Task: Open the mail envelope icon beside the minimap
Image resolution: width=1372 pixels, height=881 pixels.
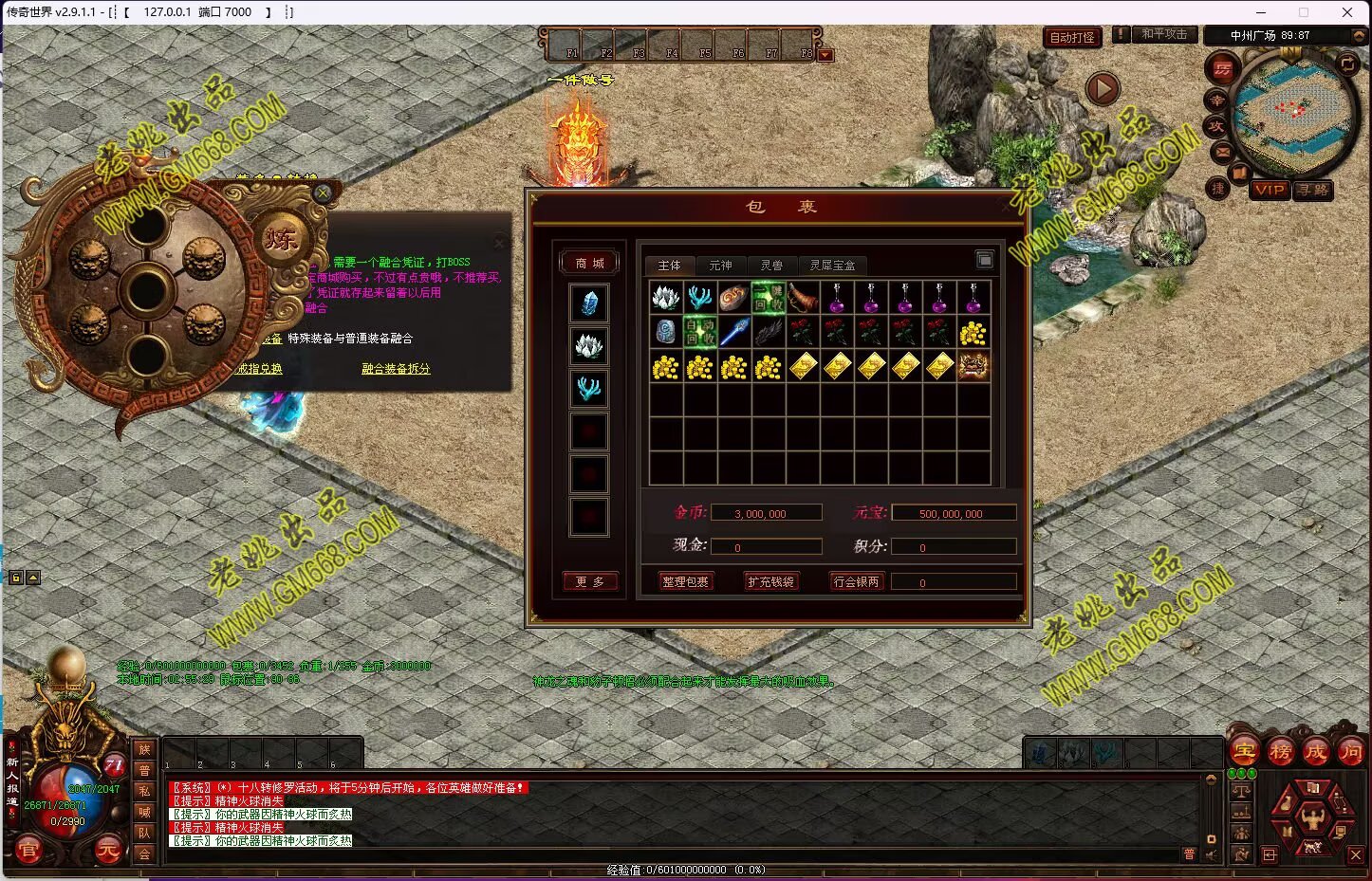Action: (x=1221, y=151)
